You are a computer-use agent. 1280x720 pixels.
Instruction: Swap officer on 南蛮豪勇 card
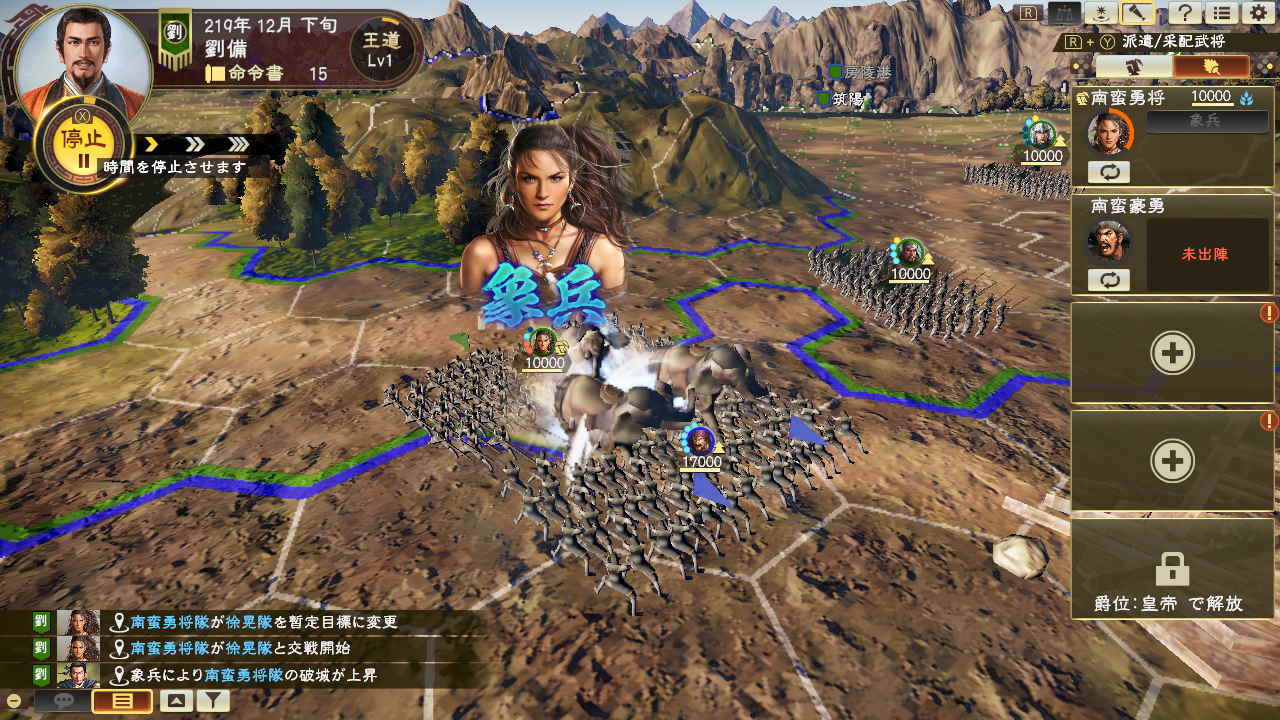pos(1109,280)
